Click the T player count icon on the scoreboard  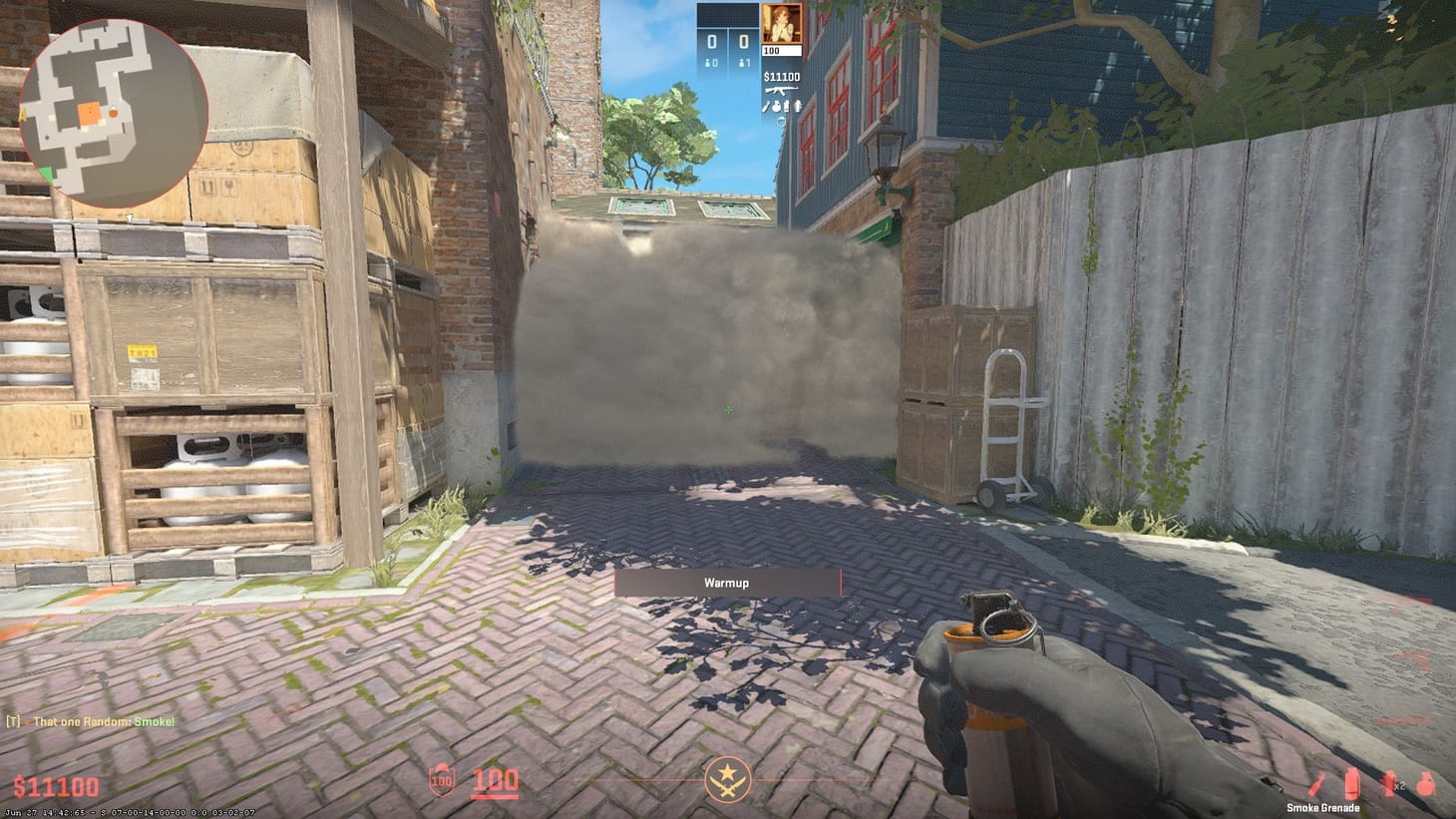(743, 63)
